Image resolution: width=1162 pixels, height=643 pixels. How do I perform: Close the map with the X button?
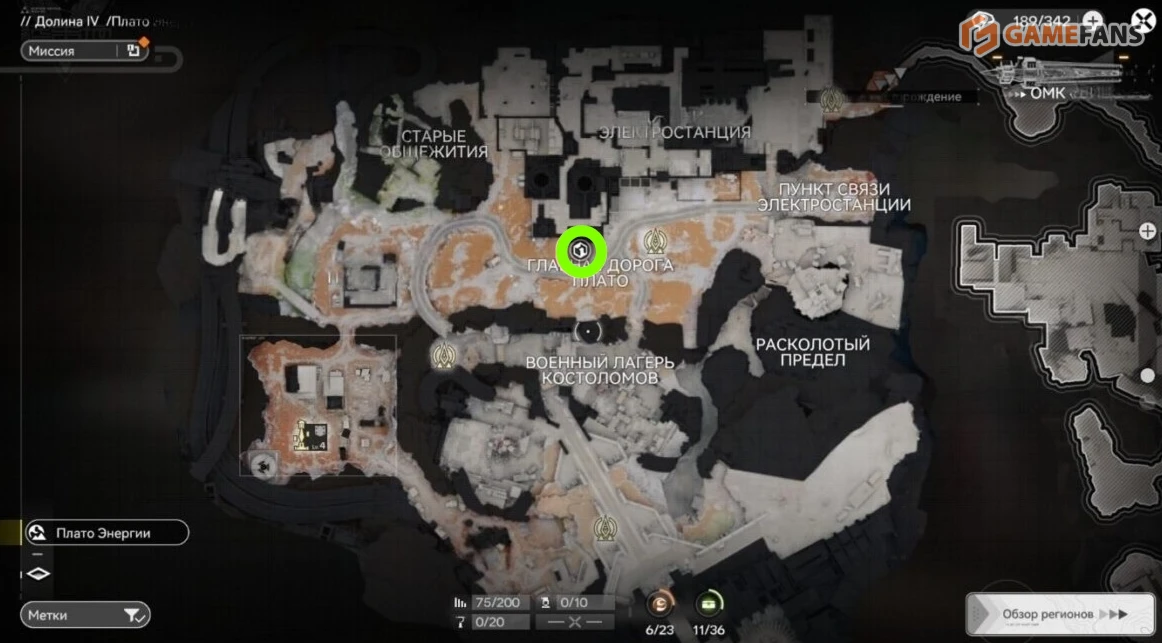(x=1143, y=19)
